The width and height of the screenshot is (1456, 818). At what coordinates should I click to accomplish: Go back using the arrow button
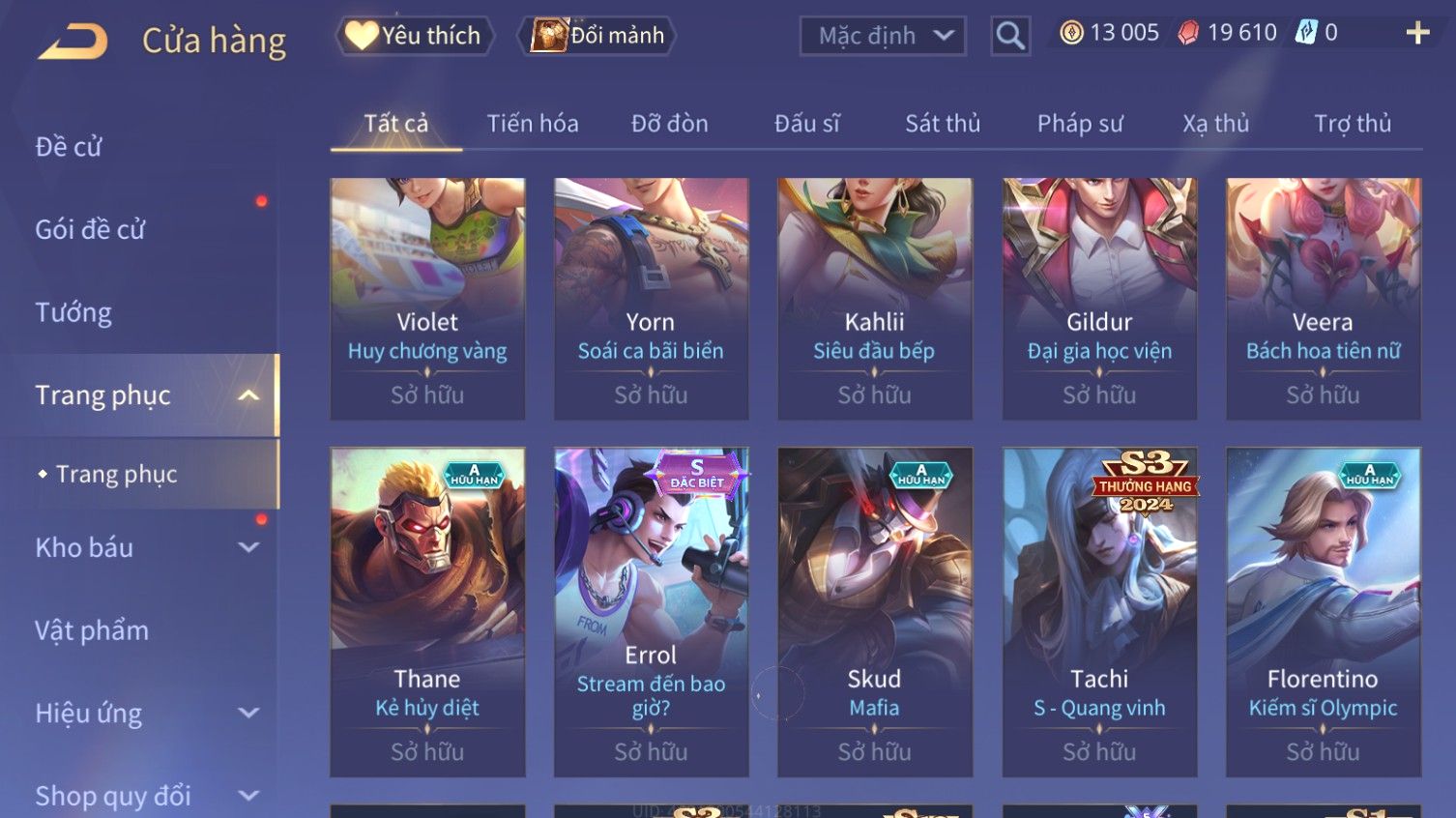click(73, 41)
